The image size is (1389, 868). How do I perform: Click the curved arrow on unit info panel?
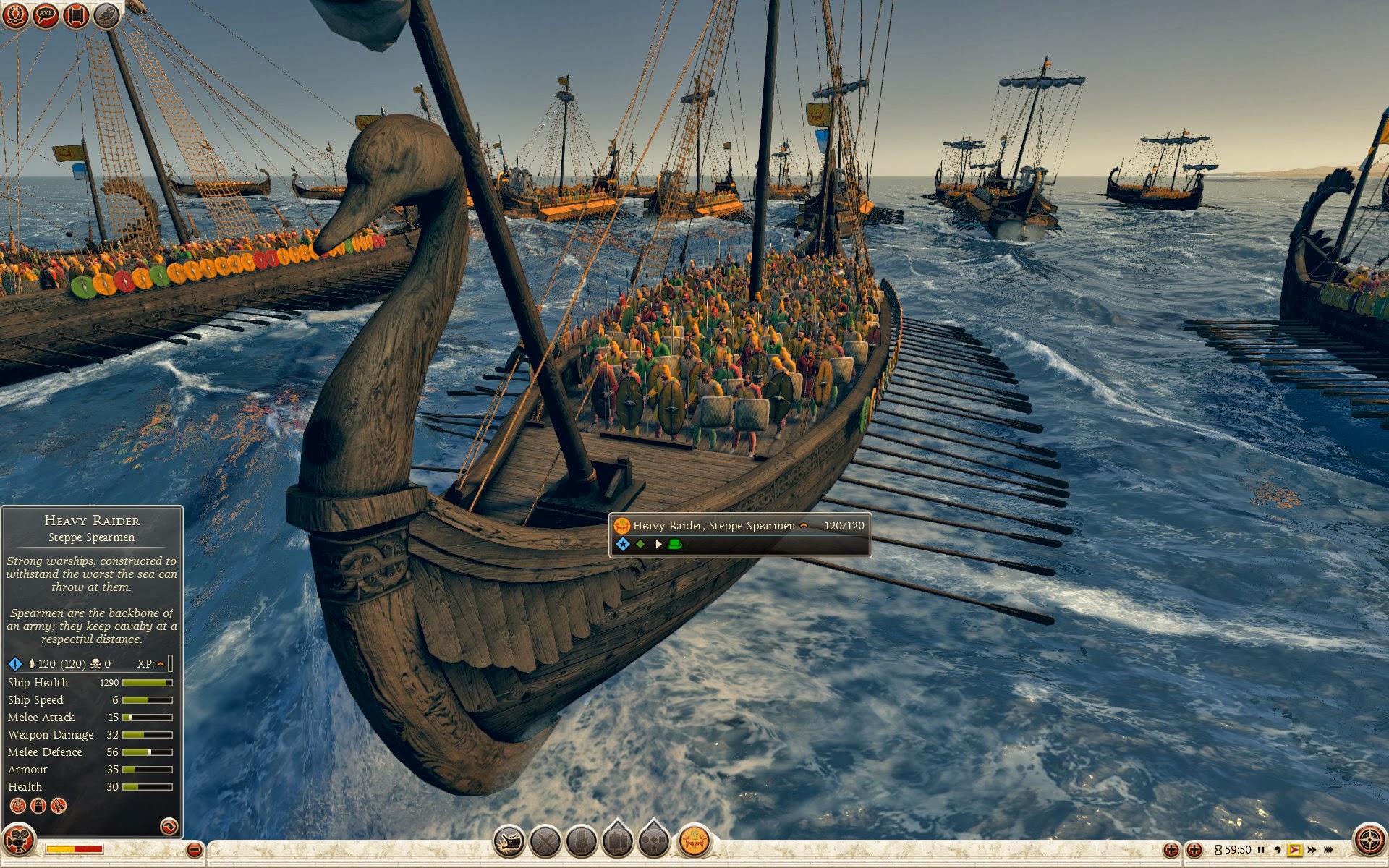tap(169, 826)
